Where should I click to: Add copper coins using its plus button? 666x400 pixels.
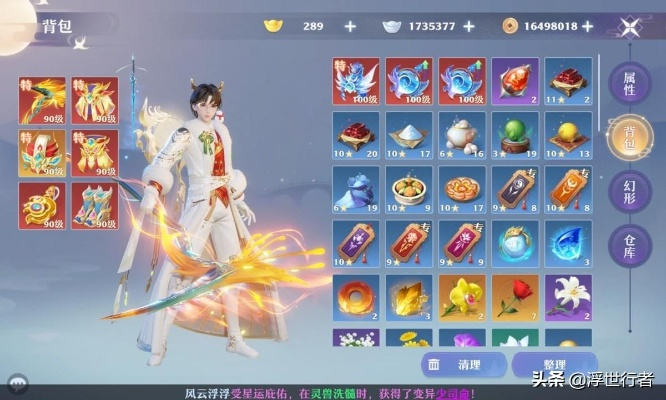587,25
